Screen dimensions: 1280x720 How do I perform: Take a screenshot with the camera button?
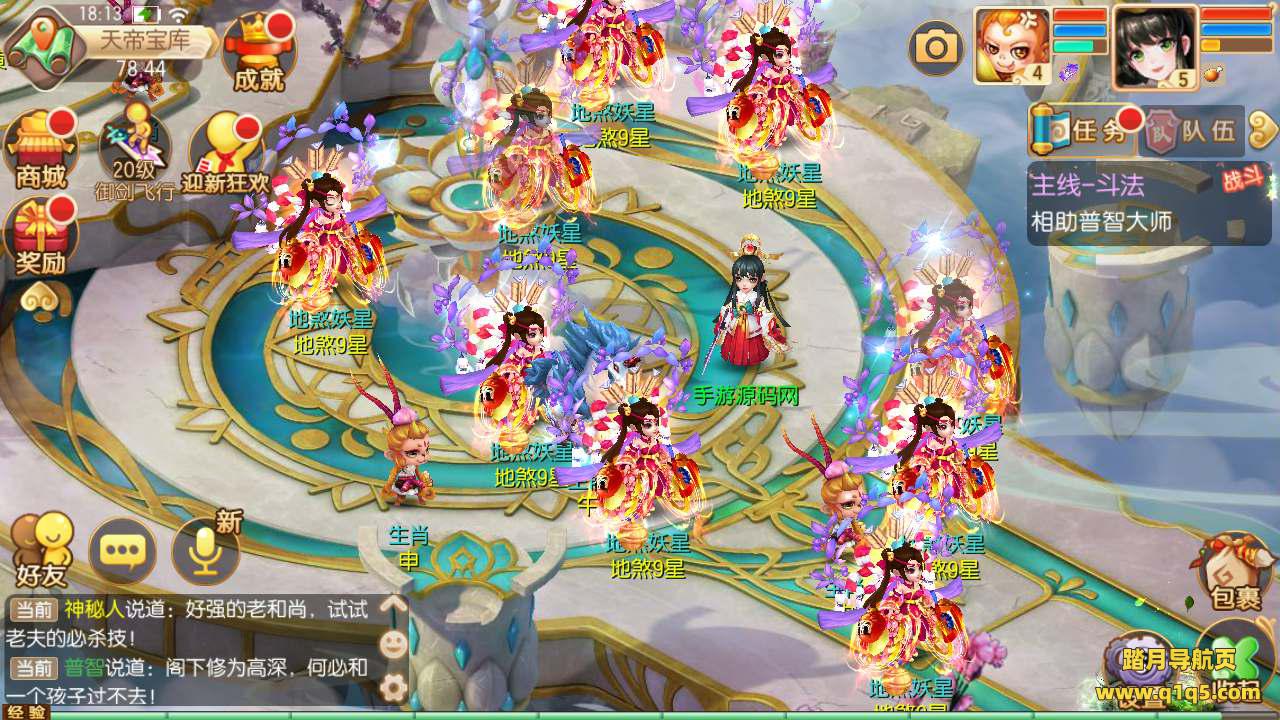pos(936,47)
